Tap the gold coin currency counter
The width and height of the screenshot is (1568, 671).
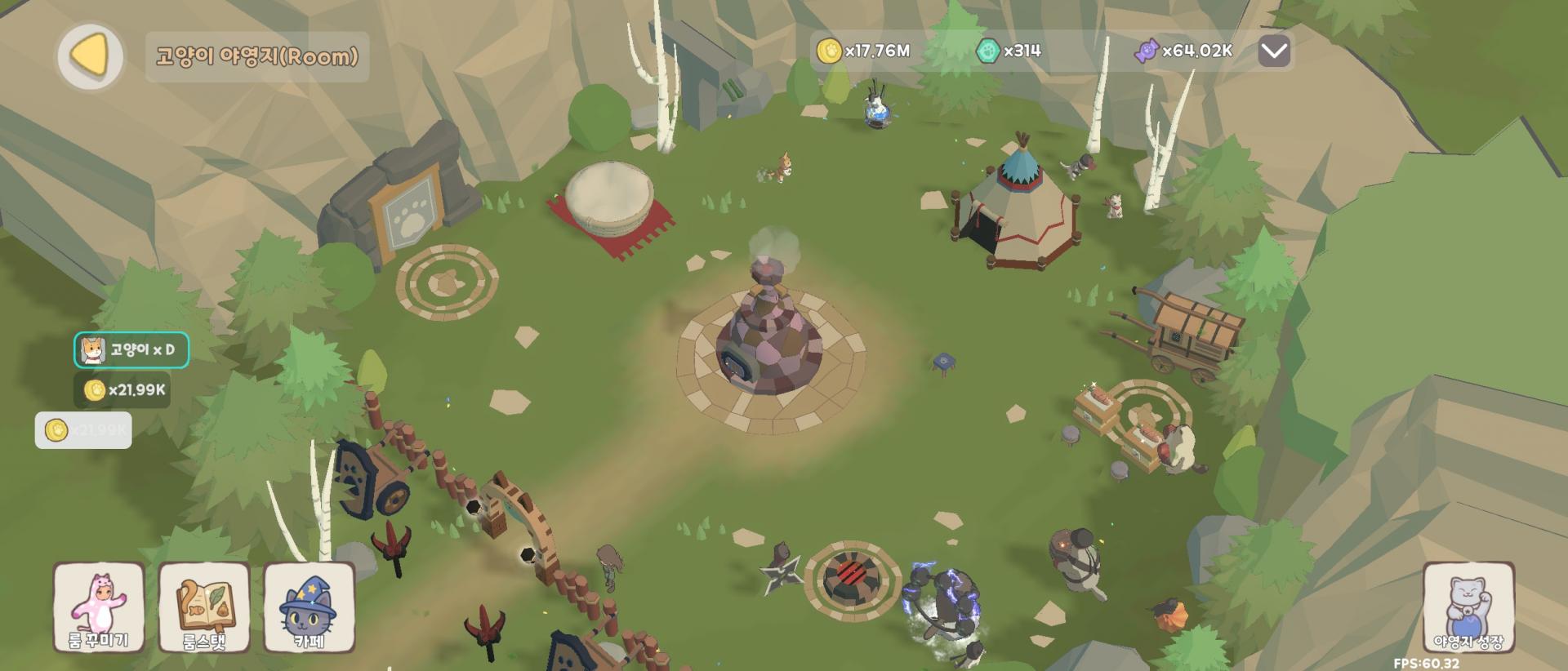pyautogui.click(x=864, y=51)
